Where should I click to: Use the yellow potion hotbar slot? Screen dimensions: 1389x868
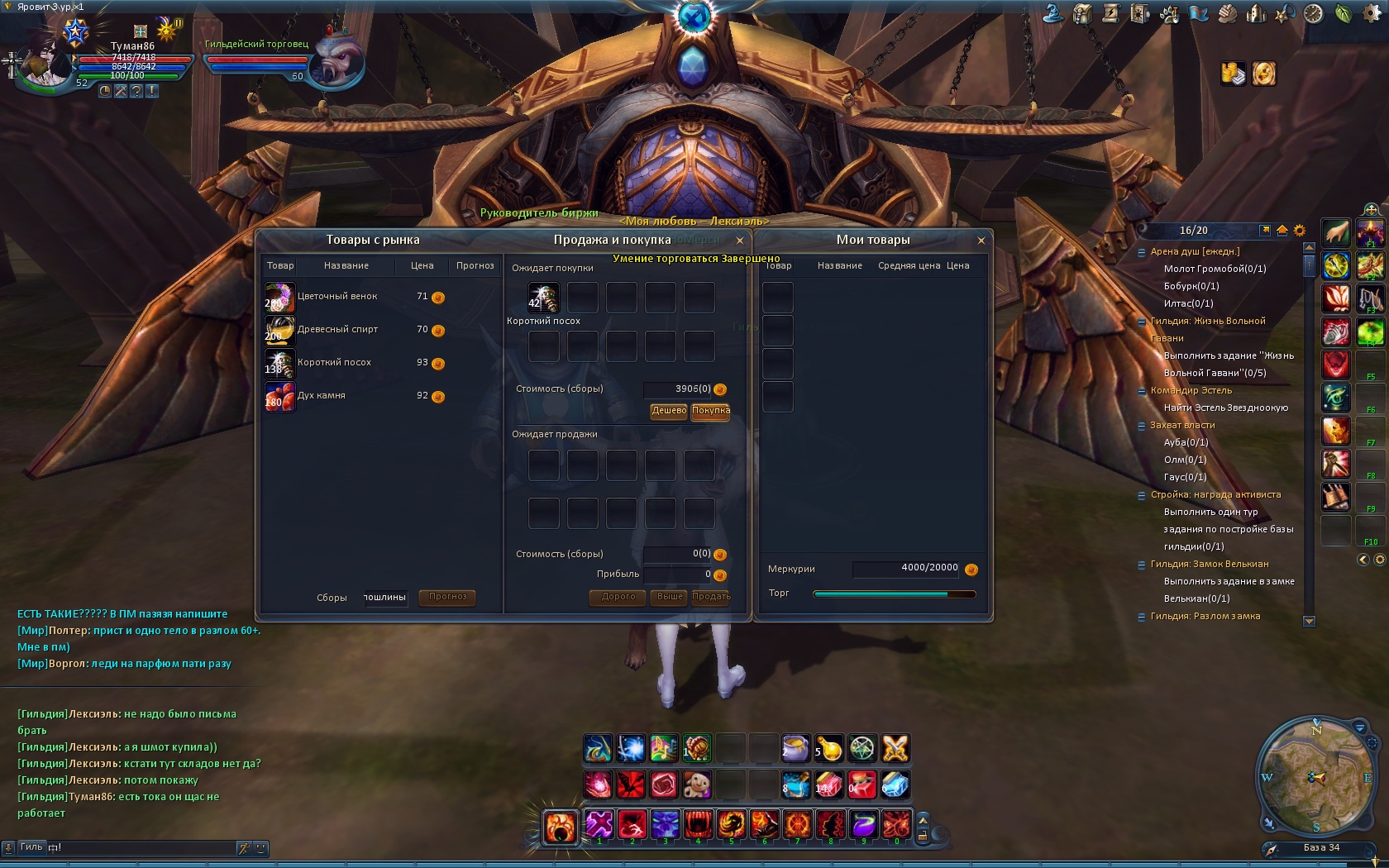pyautogui.click(x=829, y=749)
